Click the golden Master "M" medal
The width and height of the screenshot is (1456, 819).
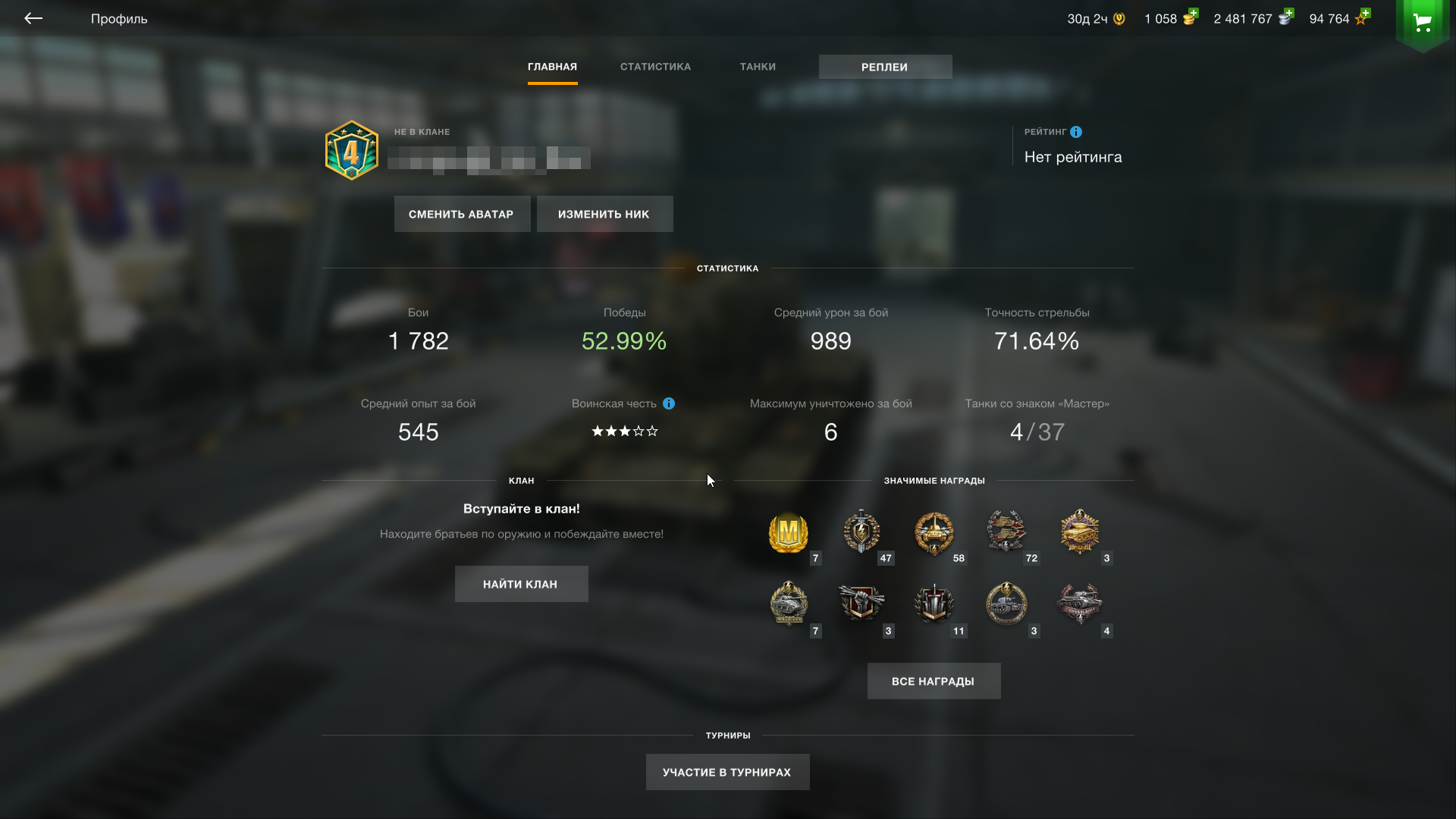[x=789, y=535]
